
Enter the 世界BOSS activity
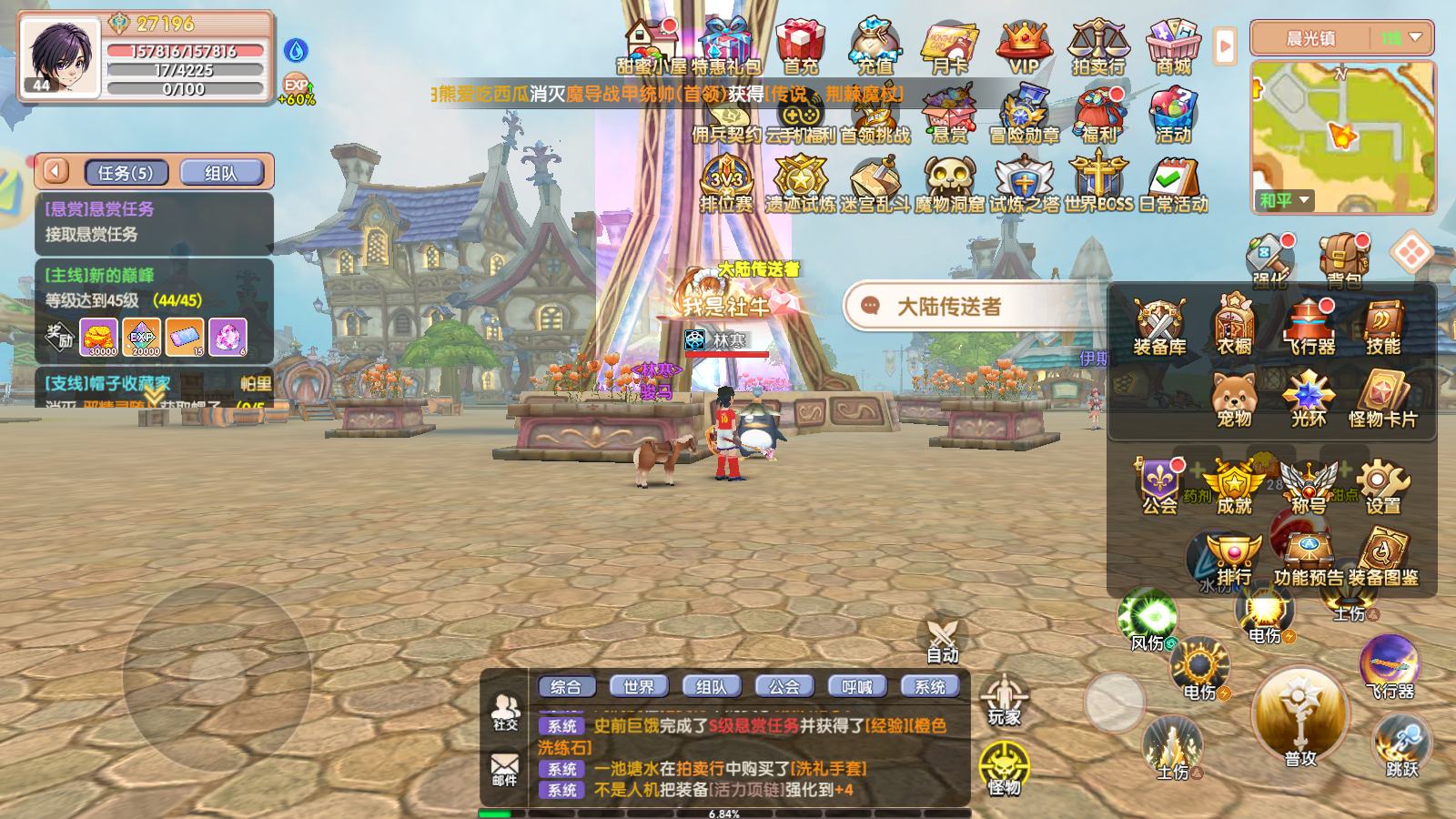click(x=1099, y=177)
